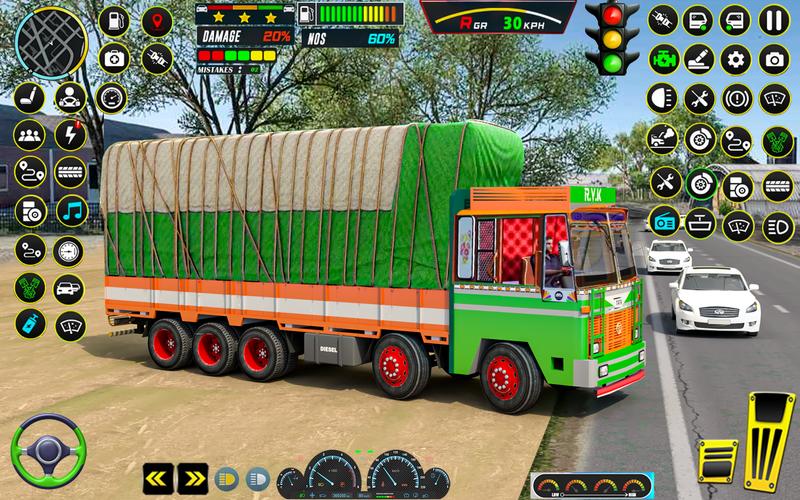Screen dimensions: 800x500
Task: Tap the lightning bolt icon
Action: pos(70,134)
